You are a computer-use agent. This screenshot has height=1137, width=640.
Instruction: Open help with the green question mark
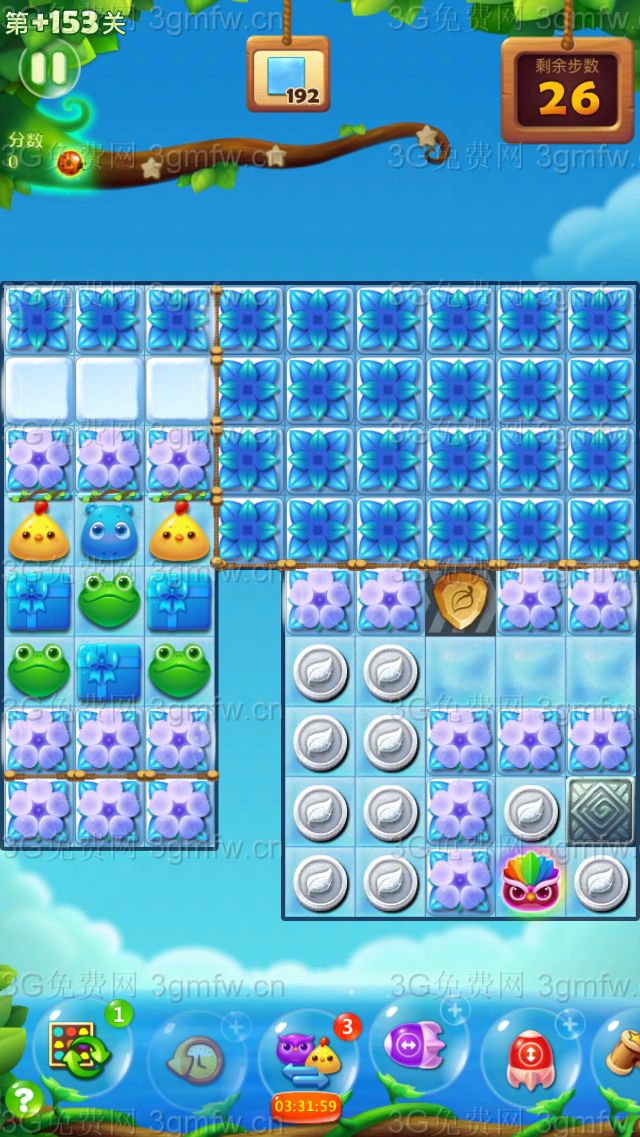(x=22, y=1101)
